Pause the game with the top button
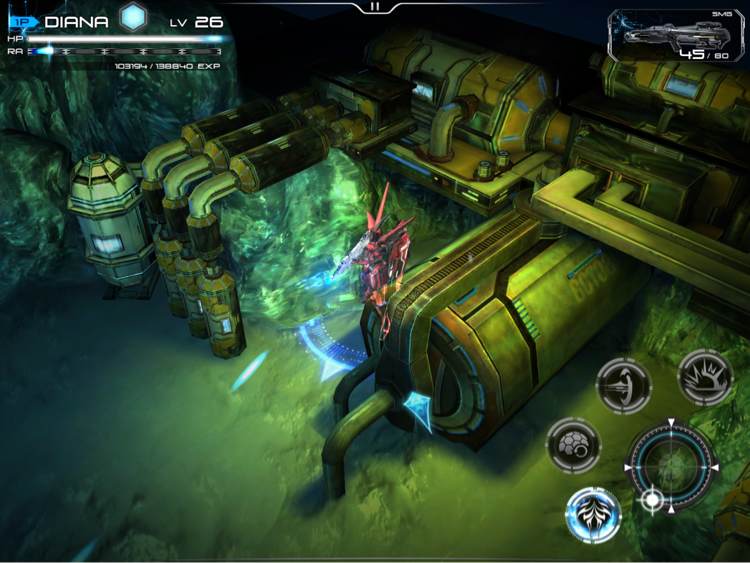Image resolution: width=750 pixels, height=563 pixels. pos(375,6)
